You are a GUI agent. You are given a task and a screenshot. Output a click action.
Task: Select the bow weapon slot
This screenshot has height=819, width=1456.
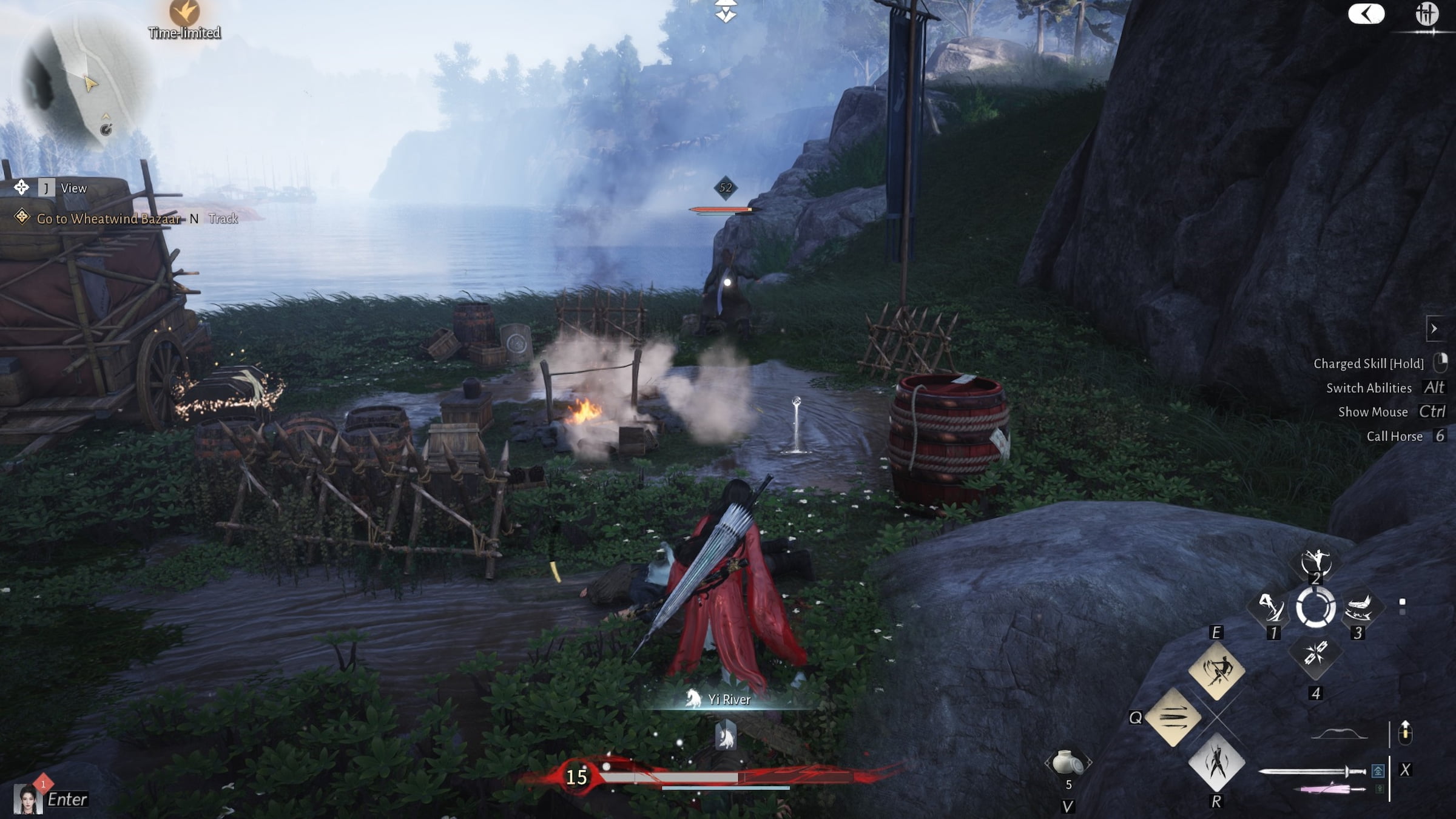[1339, 735]
